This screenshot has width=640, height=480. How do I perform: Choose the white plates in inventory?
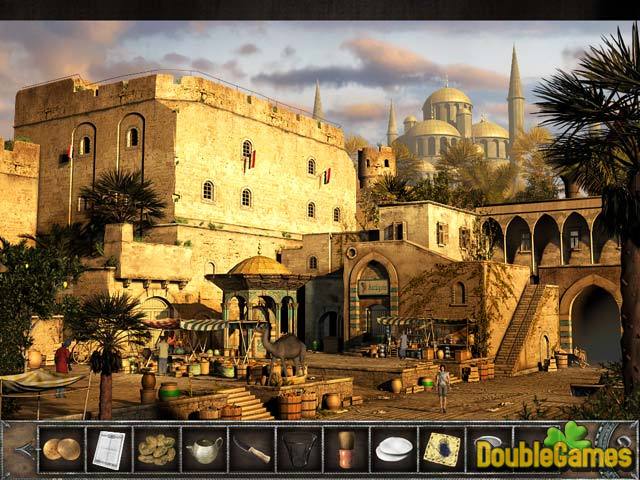pyautogui.click(x=394, y=450)
